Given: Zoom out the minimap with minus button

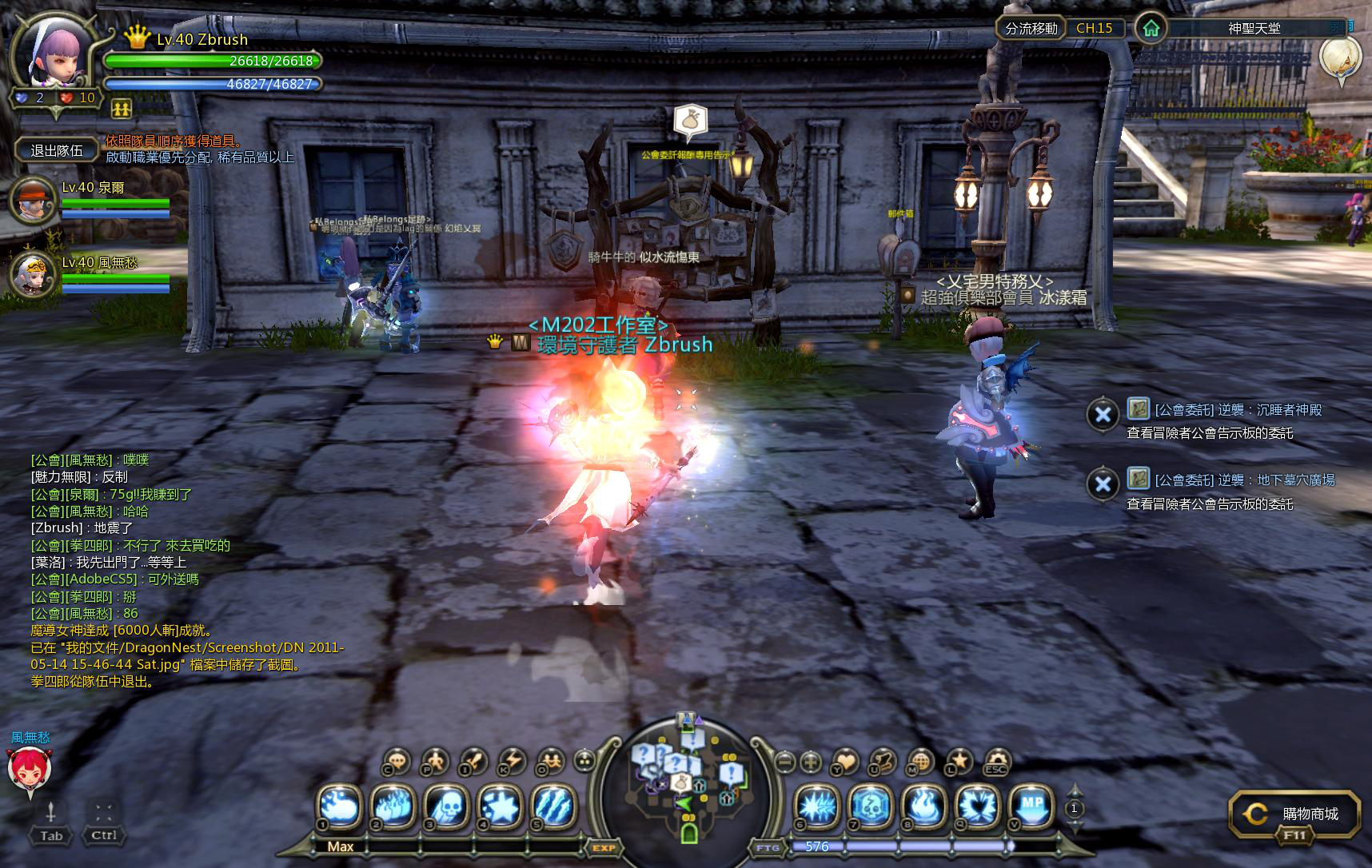Looking at the screenshot, I should [785, 762].
